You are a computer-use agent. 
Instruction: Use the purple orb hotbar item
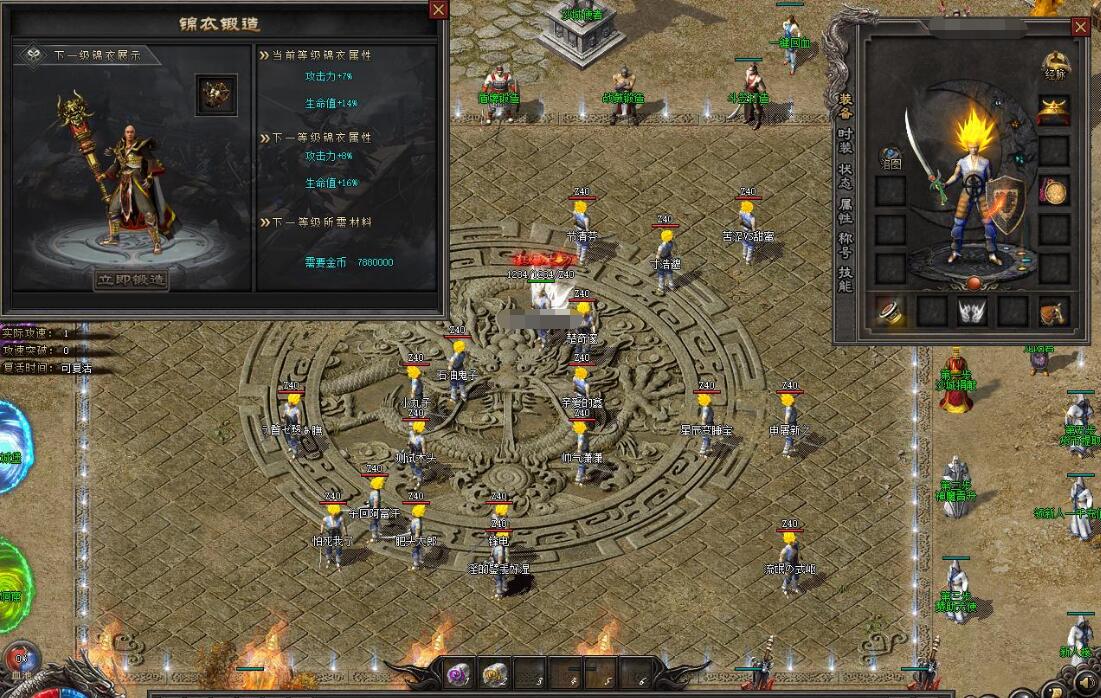tap(458, 673)
